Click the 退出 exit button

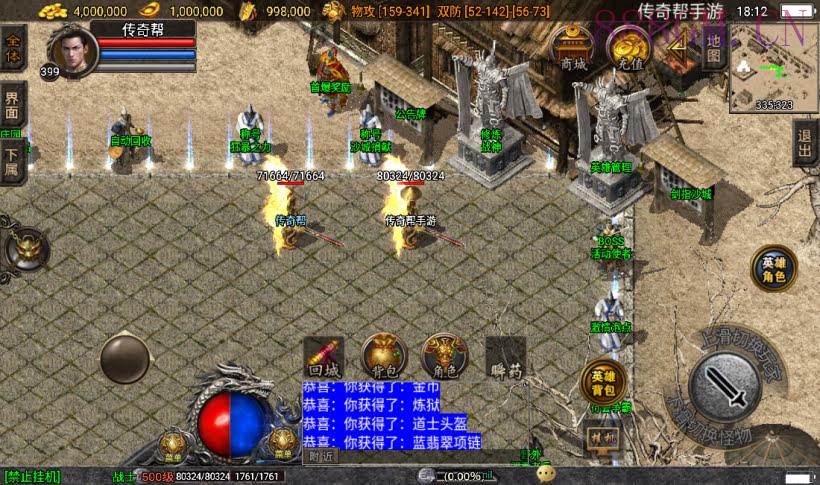click(805, 143)
